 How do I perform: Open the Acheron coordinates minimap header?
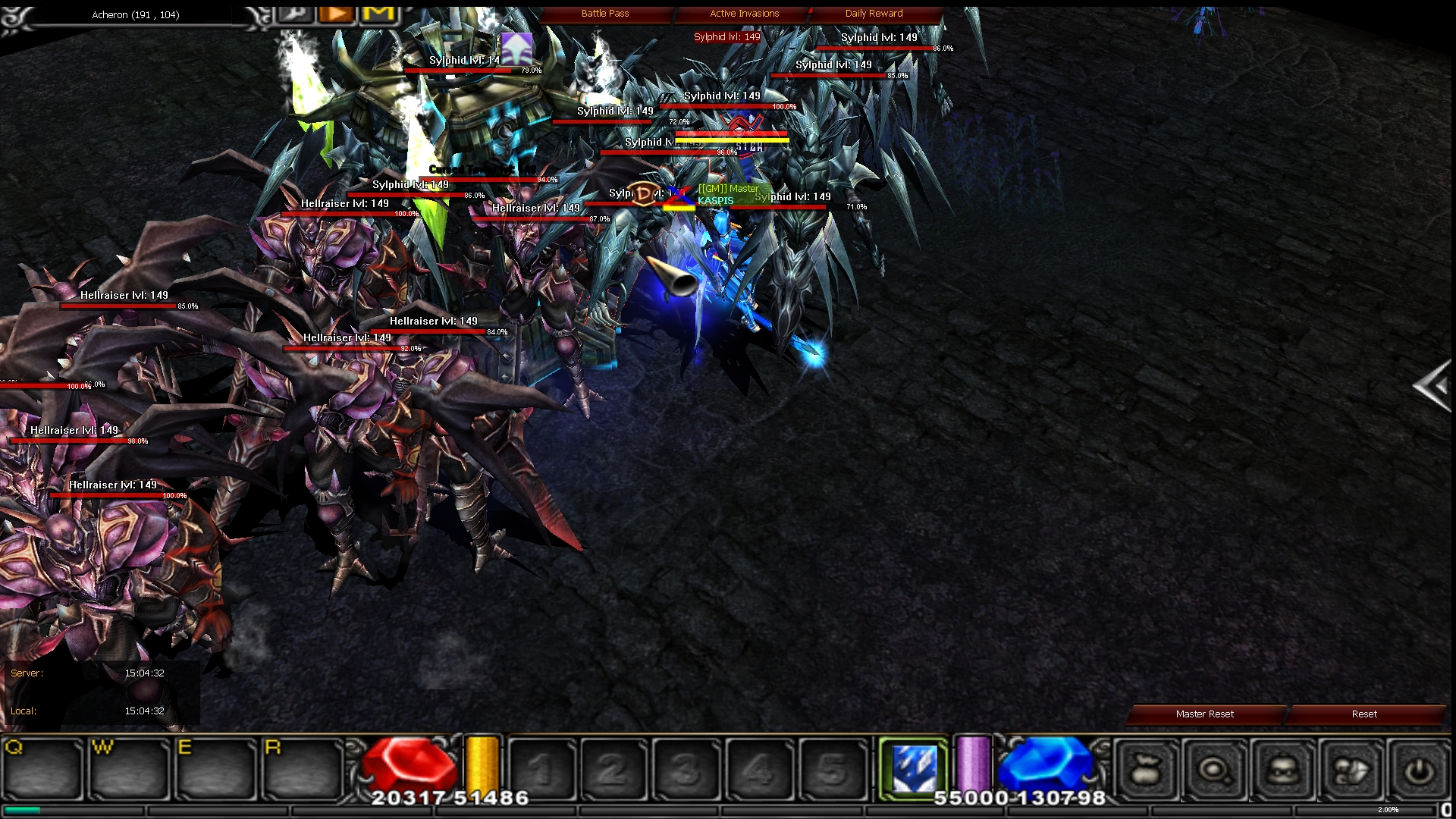pos(133,14)
